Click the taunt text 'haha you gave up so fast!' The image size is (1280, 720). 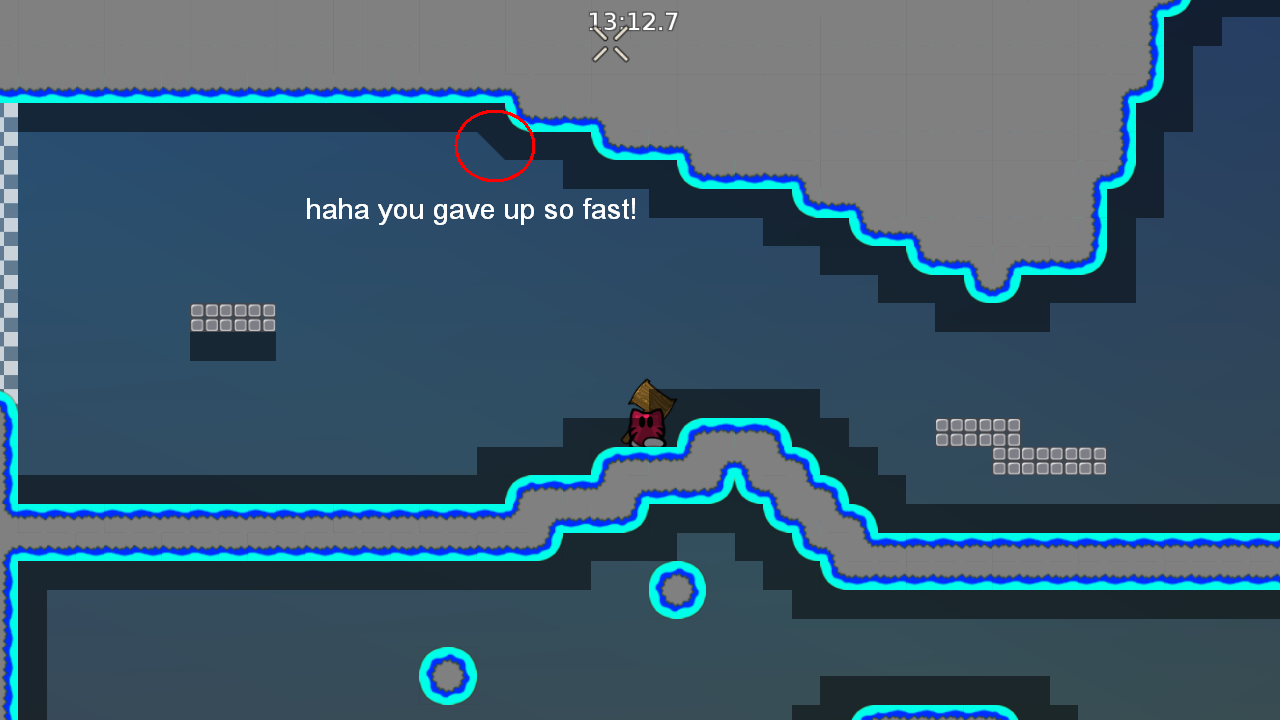click(x=472, y=210)
